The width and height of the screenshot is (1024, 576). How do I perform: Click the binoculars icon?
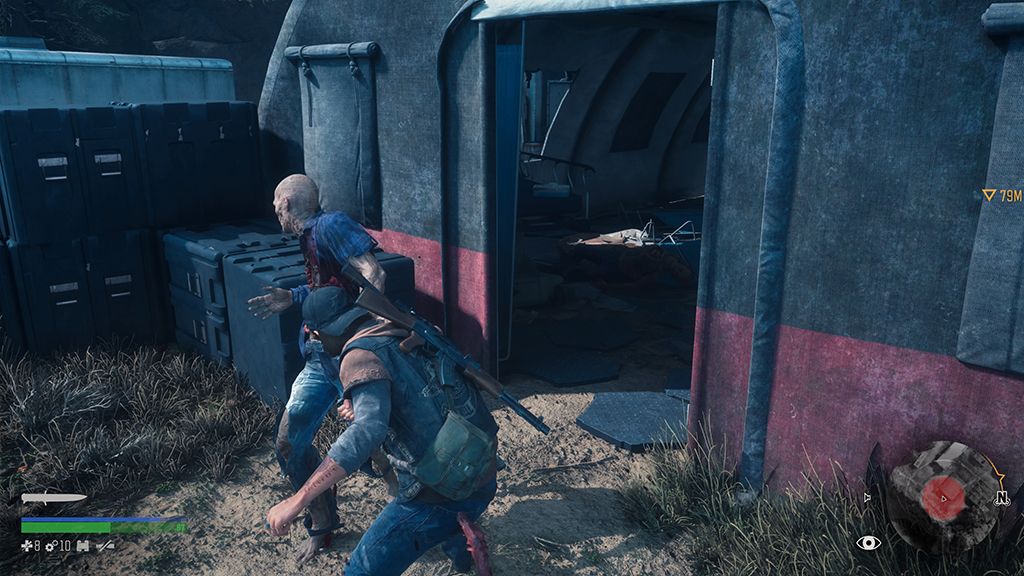(83, 546)
